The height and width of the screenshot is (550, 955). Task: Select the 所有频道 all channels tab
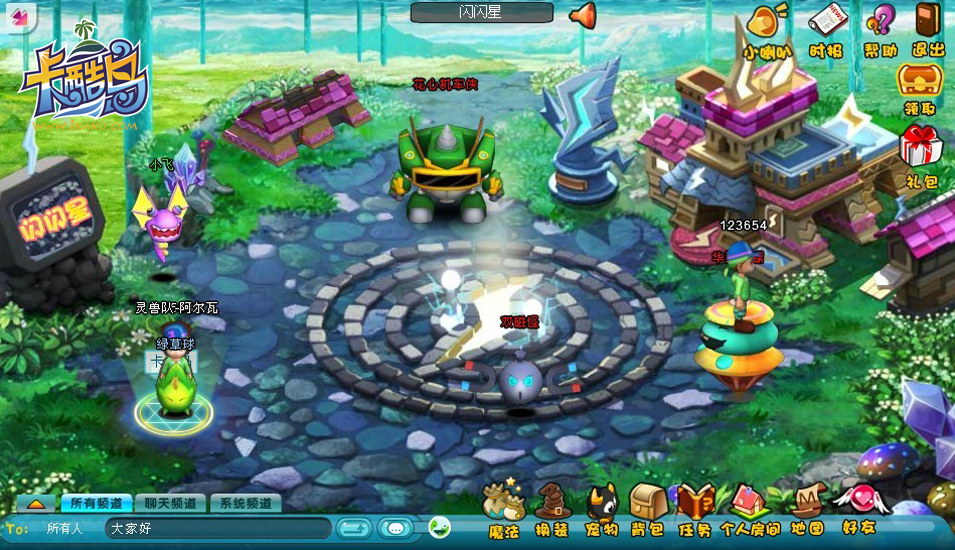pos(96,503)
